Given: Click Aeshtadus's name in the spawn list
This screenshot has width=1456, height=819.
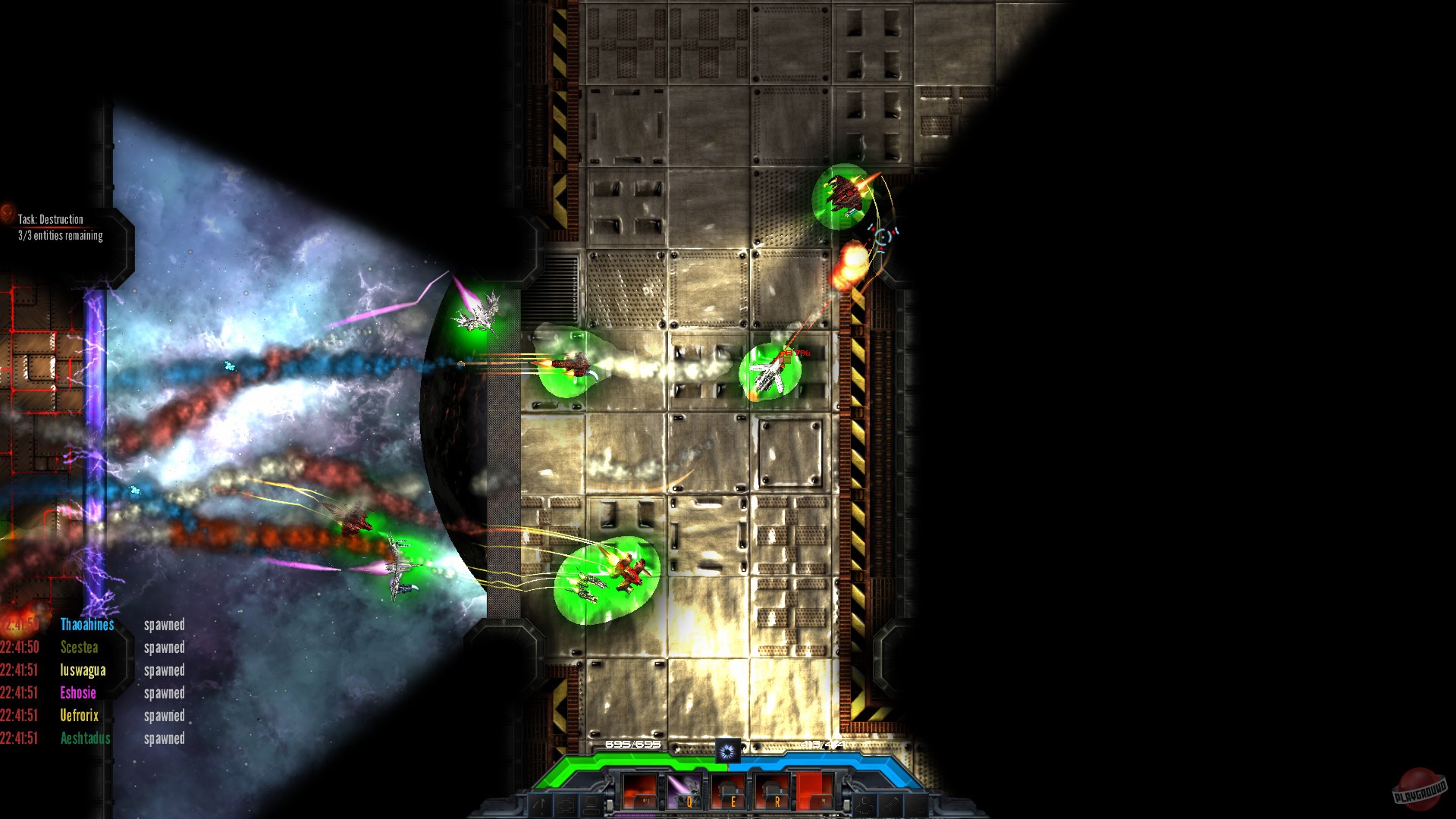Looking at the screenshot, I should [85, 738].
